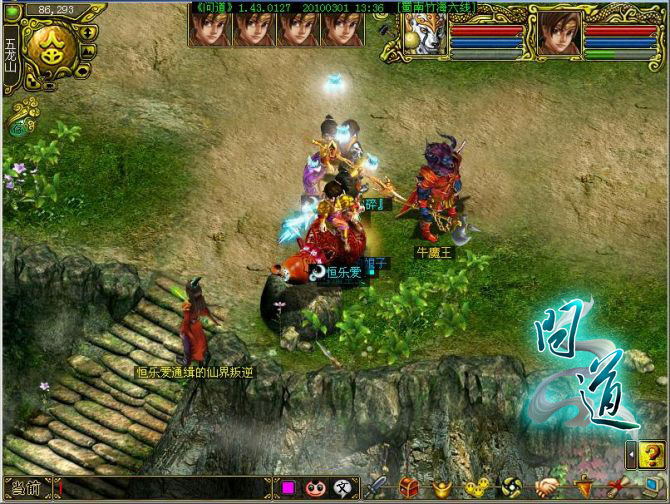Viewport: 670px width, 504px height.
Task: Click the gold ingot shop icon
Action: tap(441, 489)
